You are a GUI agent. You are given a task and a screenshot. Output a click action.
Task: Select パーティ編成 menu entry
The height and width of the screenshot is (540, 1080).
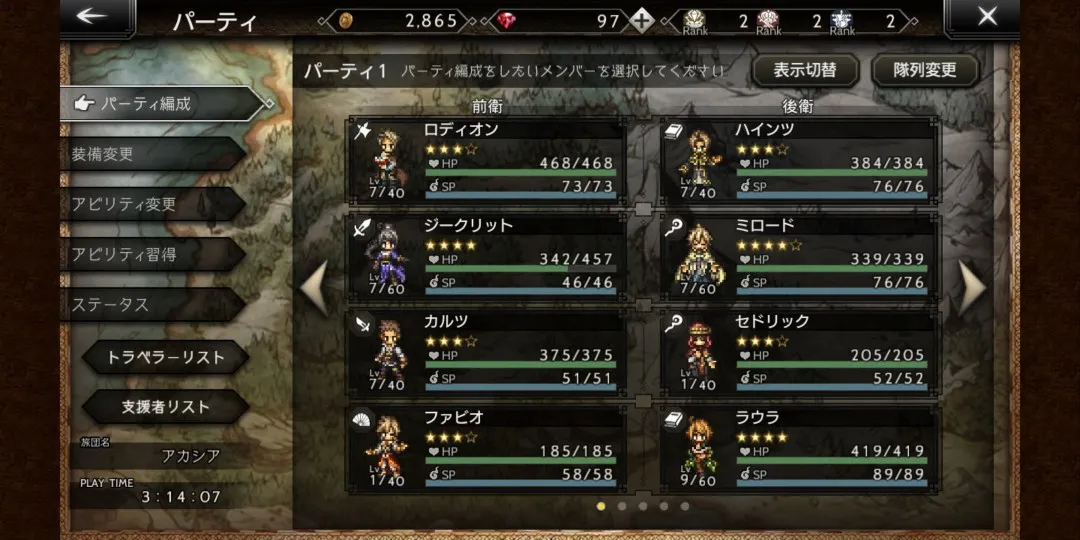click(x=160, y=103)
